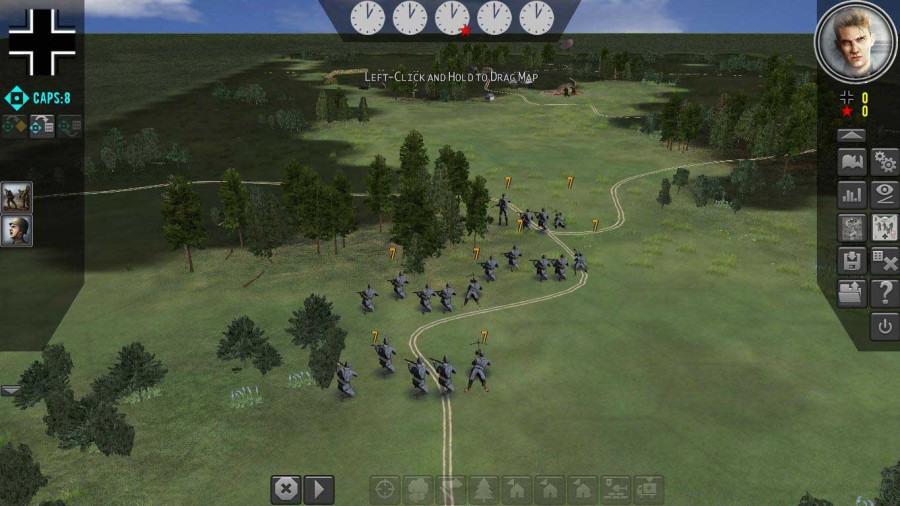
Task: Choose the pine tree order icon
Action: [483, 489]
